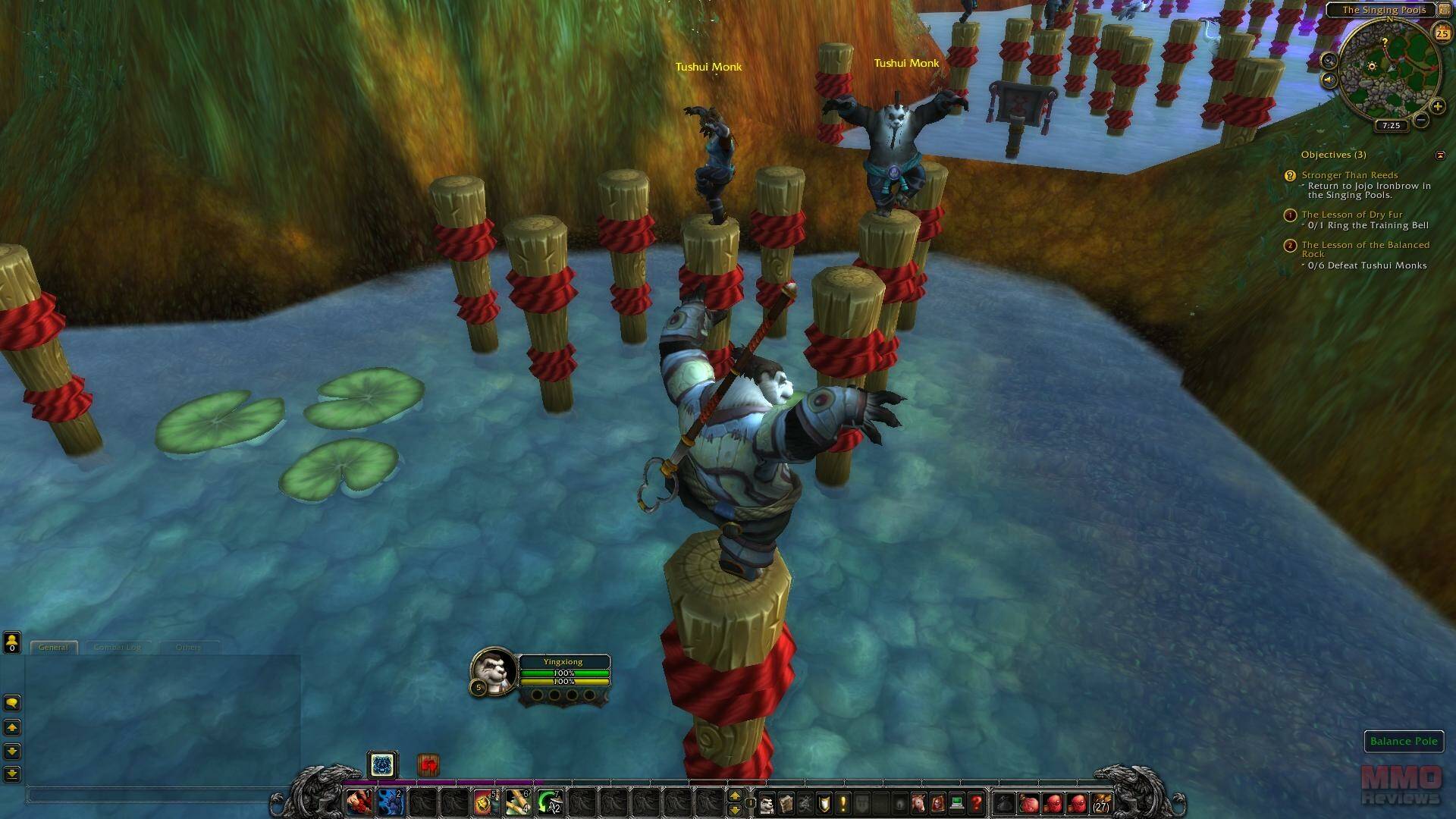The height and width of the screenshot is (819, 1456).
Task: Zoom in the minimap with the plus button
Action: coord(1437,107)
